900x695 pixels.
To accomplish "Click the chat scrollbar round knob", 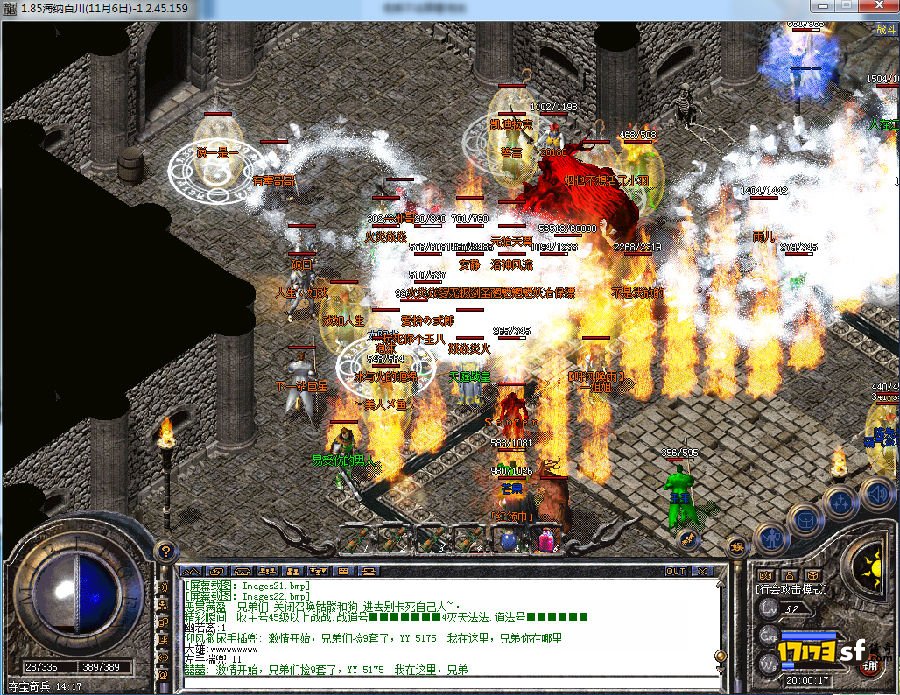I will coord(719,657).
